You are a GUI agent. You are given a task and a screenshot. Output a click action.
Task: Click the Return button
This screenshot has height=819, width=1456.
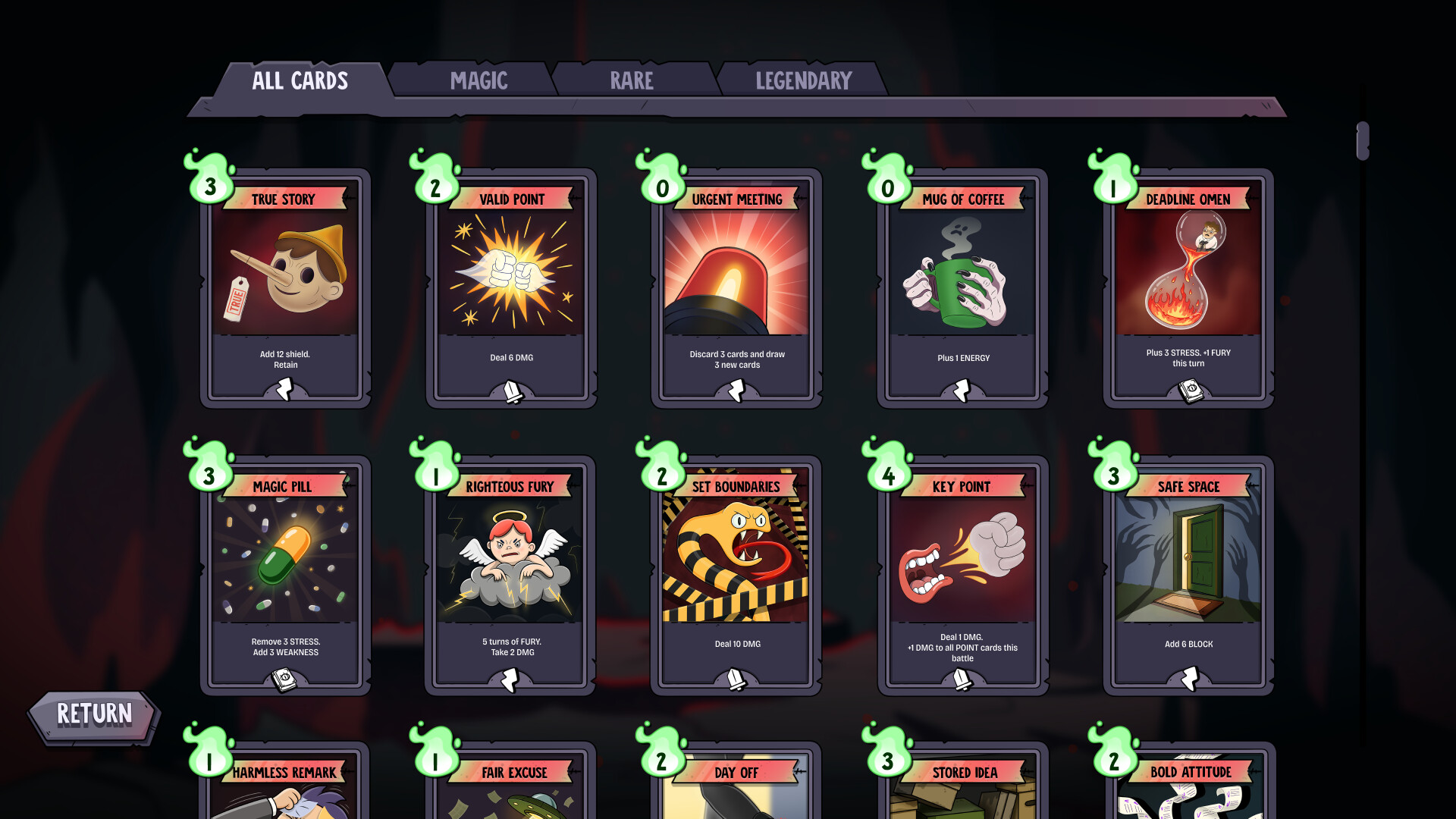click(x=94, y=714)
